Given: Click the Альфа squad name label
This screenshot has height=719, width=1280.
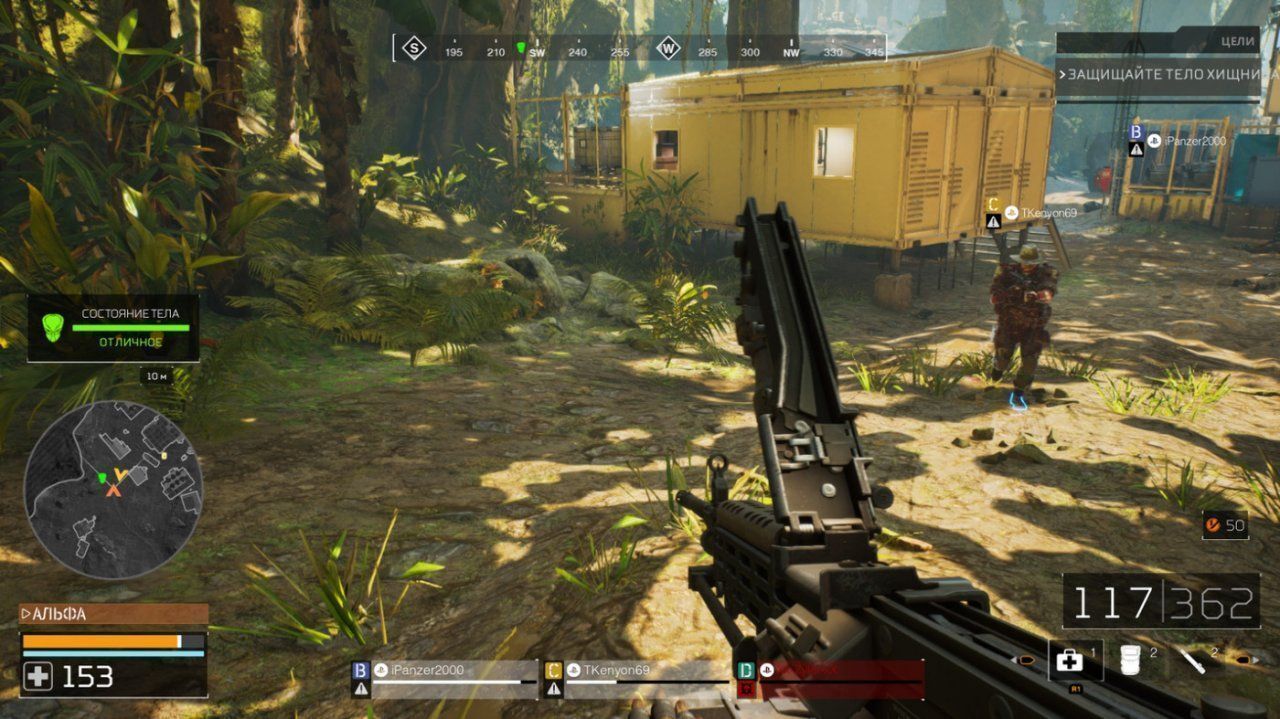Looking at the screenshot, I should [x=113, y=614].
